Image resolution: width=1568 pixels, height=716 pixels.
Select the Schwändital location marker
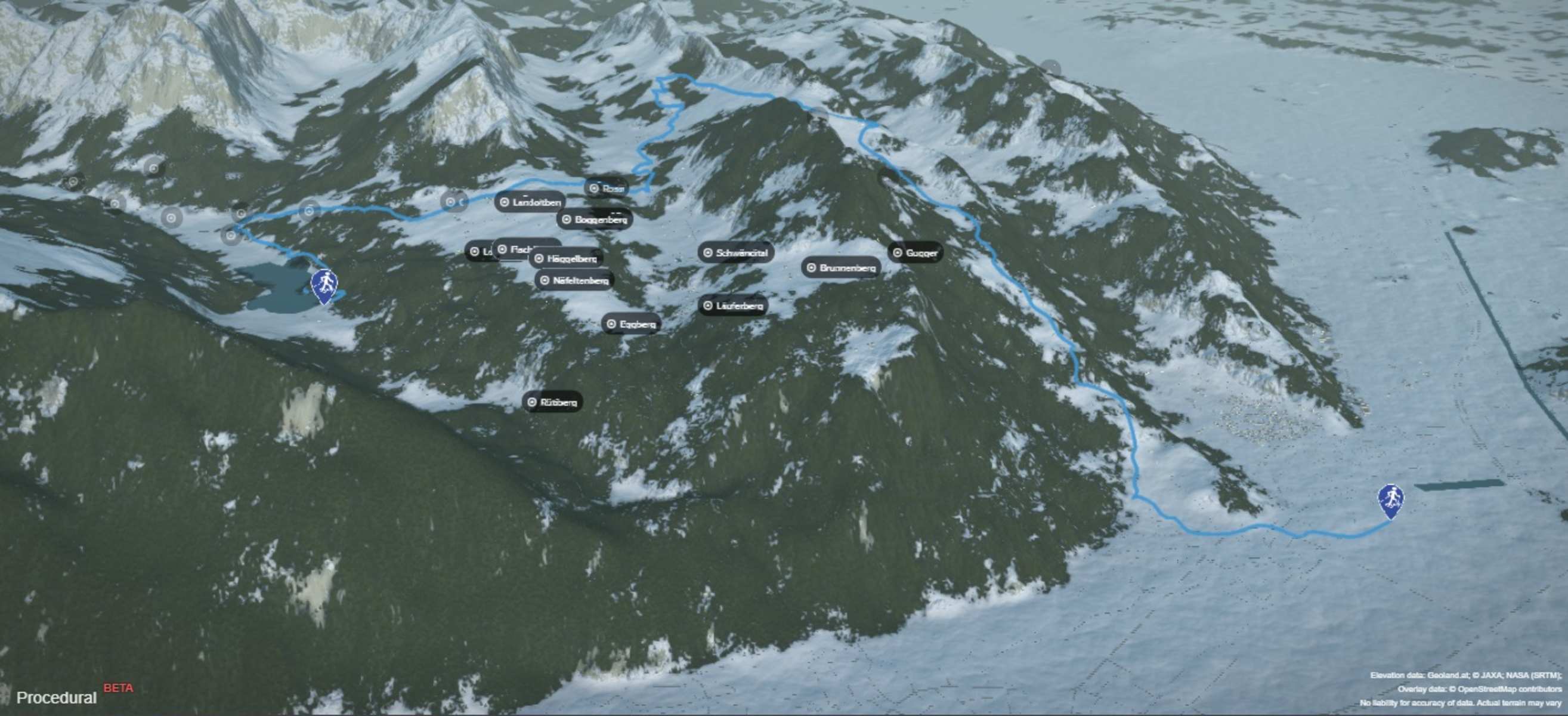coord(735,252)
